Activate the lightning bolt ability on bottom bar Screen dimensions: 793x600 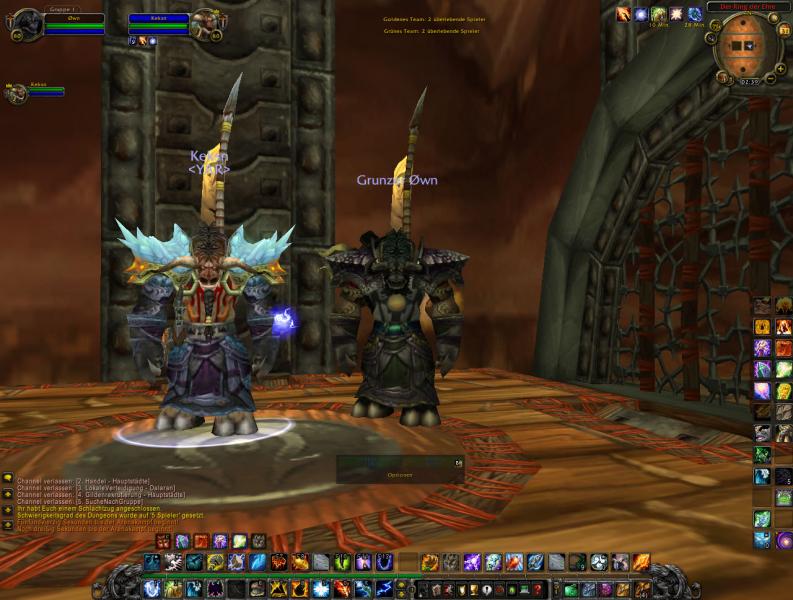coord(385,589)
